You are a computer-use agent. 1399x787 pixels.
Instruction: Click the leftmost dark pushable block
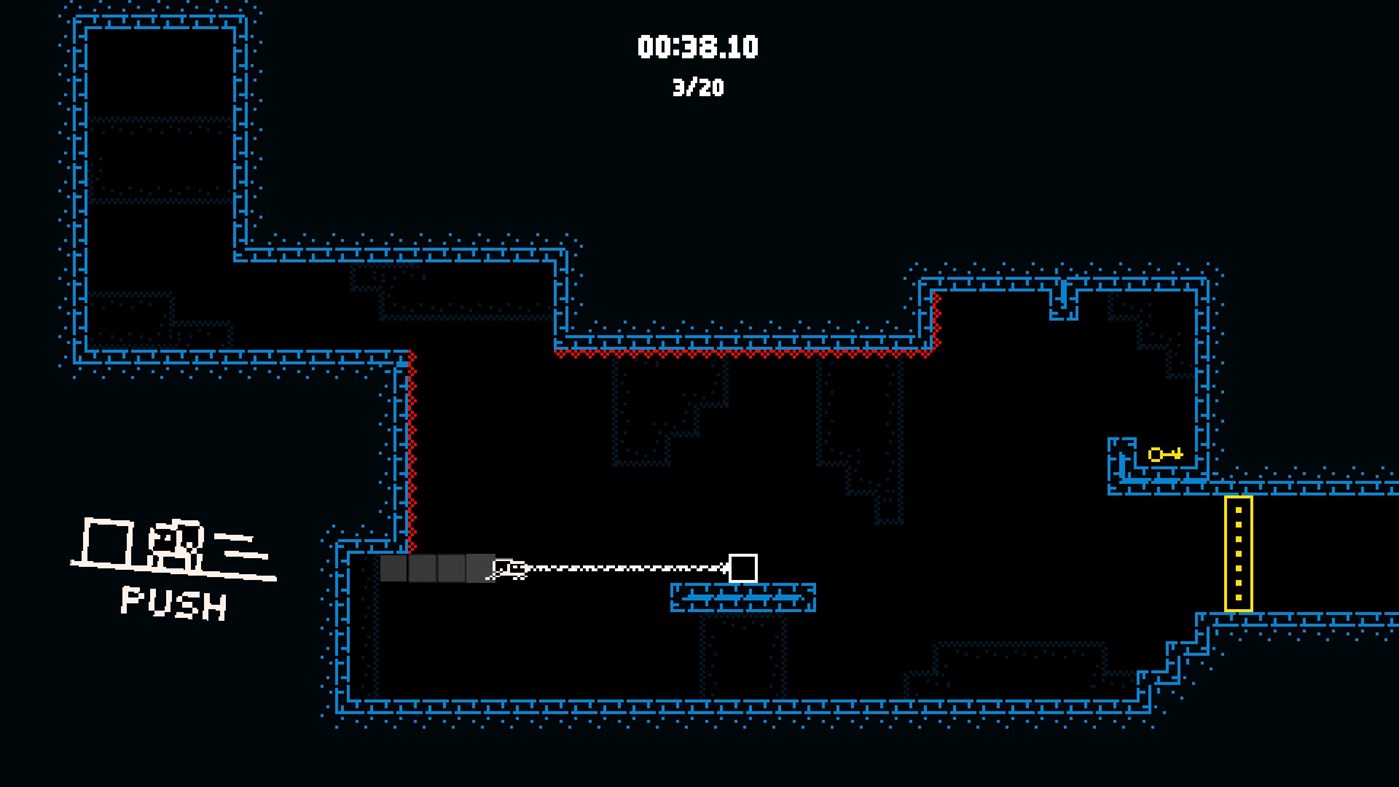(394, 568)
